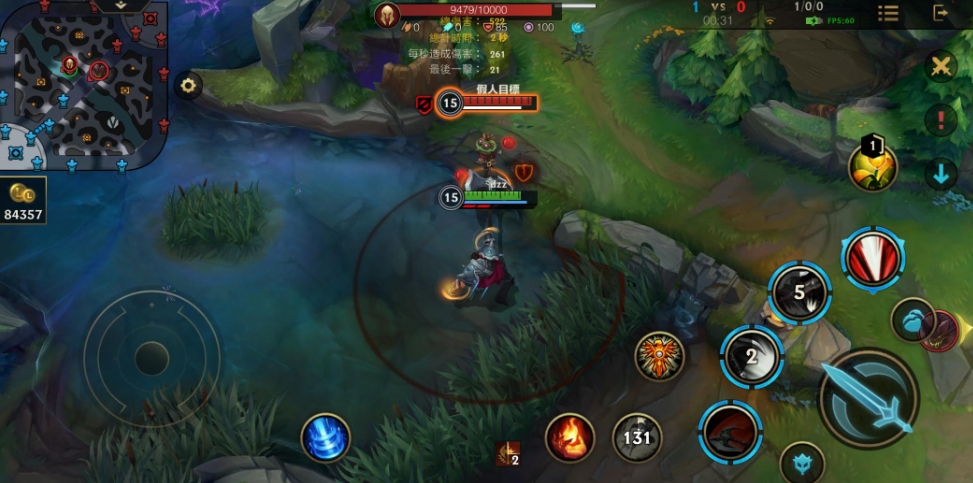Send the crossed-swords attack ping
The width and height of the screenshot is (973, 483).
point(940,67)
